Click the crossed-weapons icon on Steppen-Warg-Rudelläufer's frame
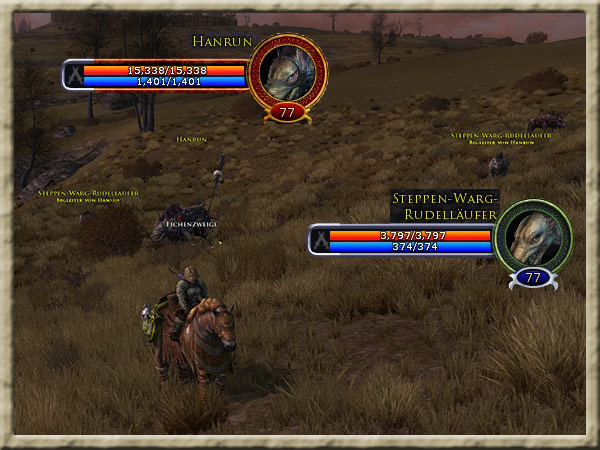 click(x=320, y=241)
